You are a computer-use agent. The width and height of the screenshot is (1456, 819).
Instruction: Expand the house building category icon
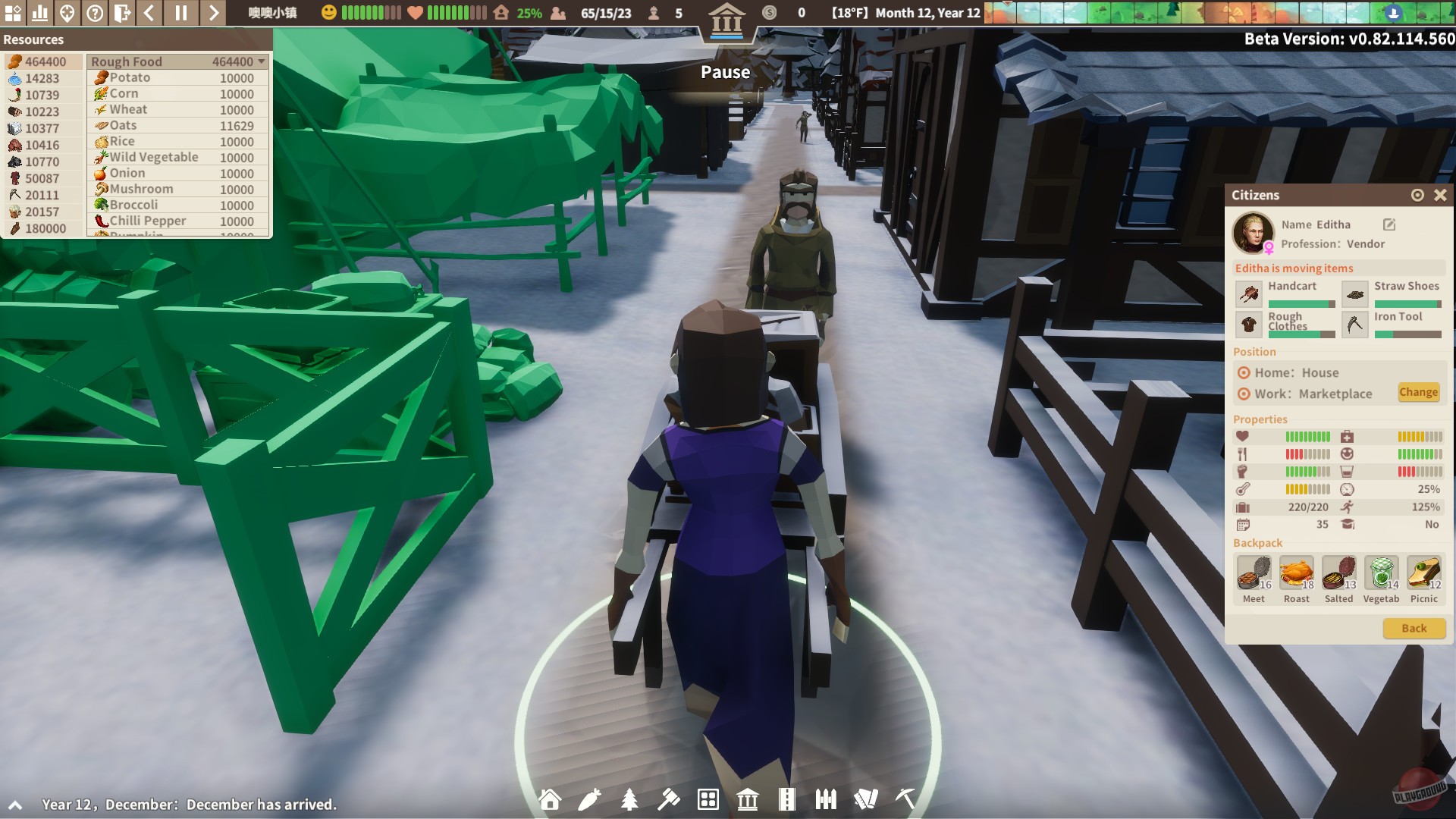[x=550, y=799]
